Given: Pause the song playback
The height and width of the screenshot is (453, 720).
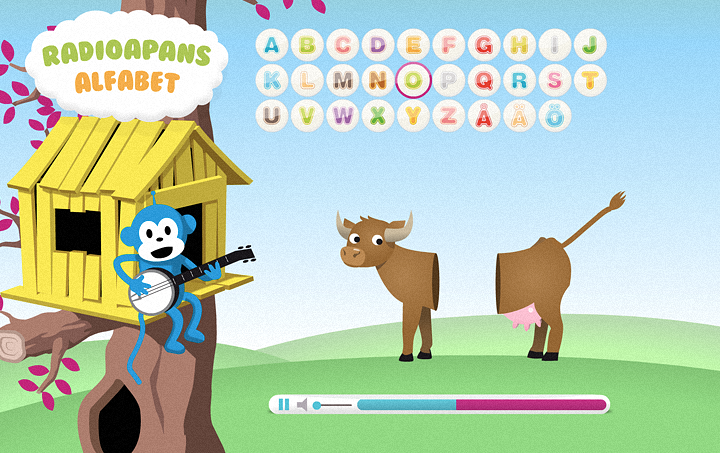Looking at the screenshot, I should click(283, 405).
